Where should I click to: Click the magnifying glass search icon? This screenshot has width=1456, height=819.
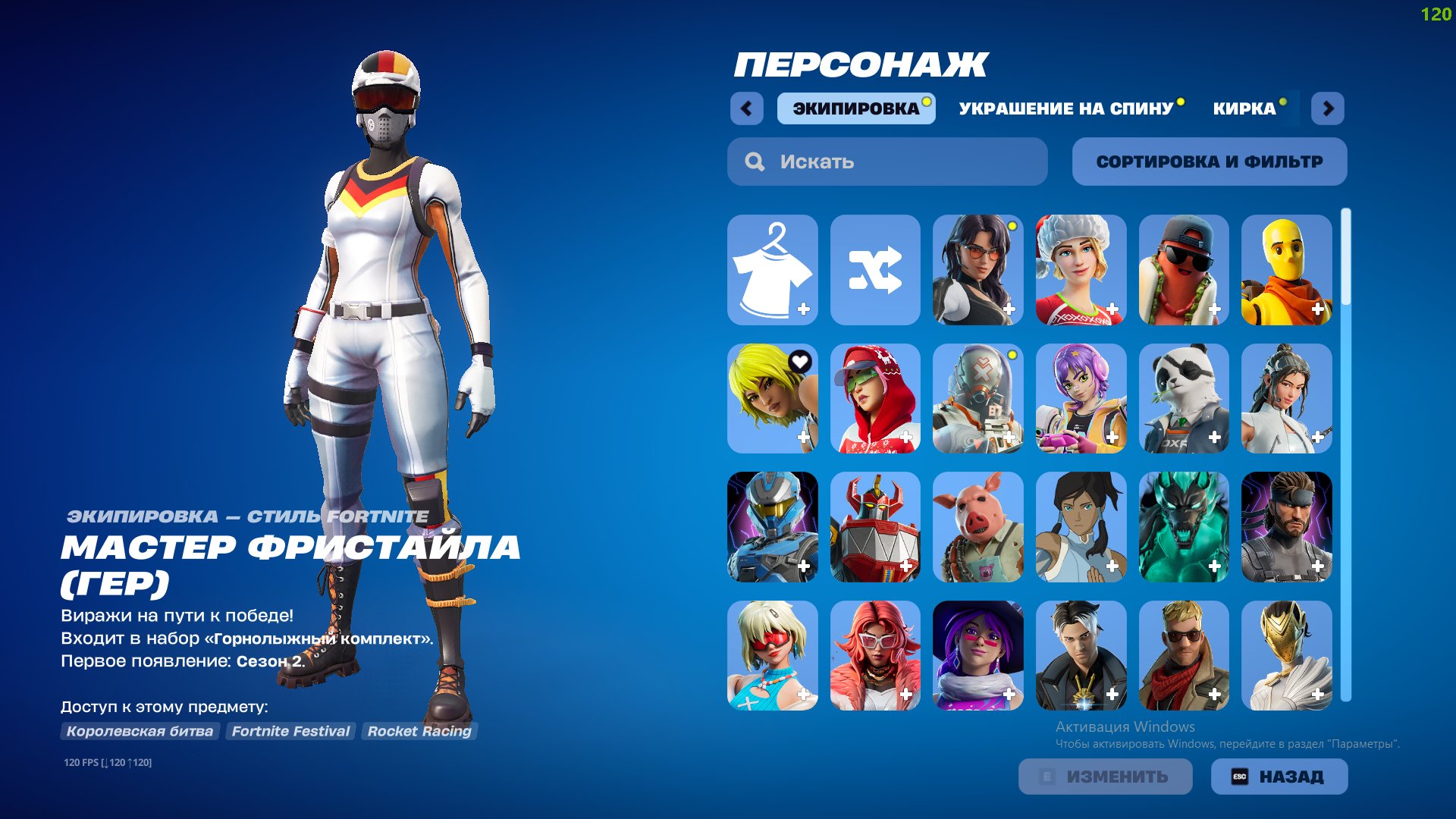pos(754,161)
